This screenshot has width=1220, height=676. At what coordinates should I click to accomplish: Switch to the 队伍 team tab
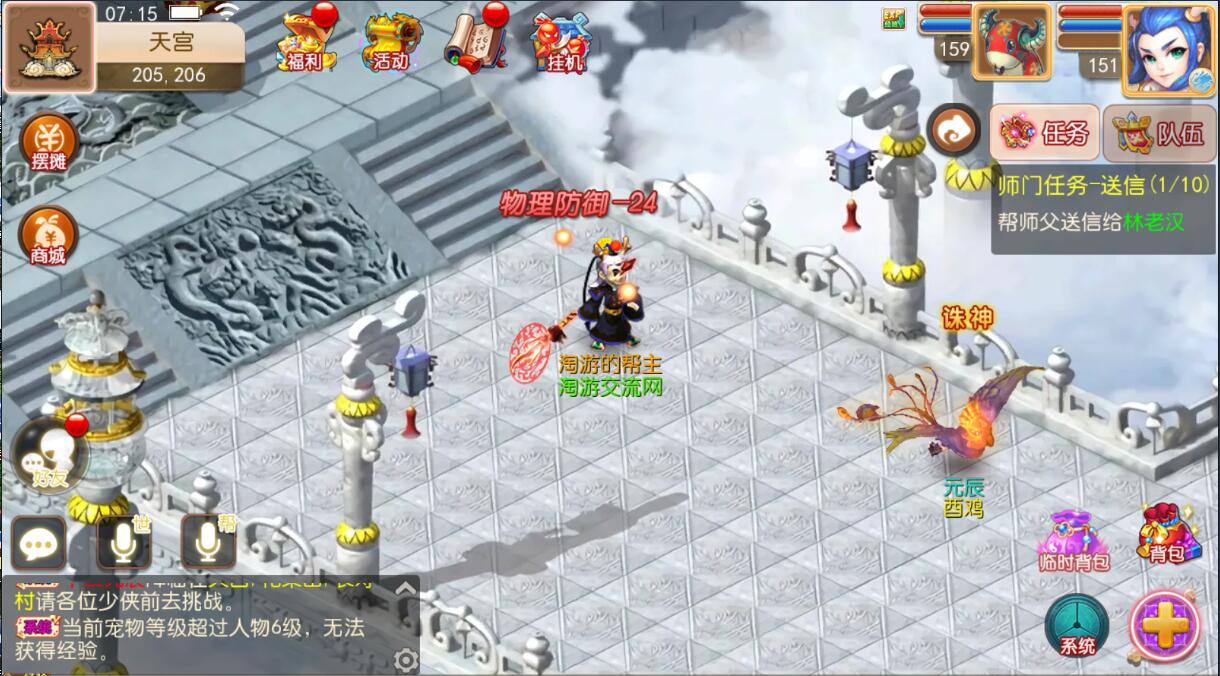click(1160, 133)
